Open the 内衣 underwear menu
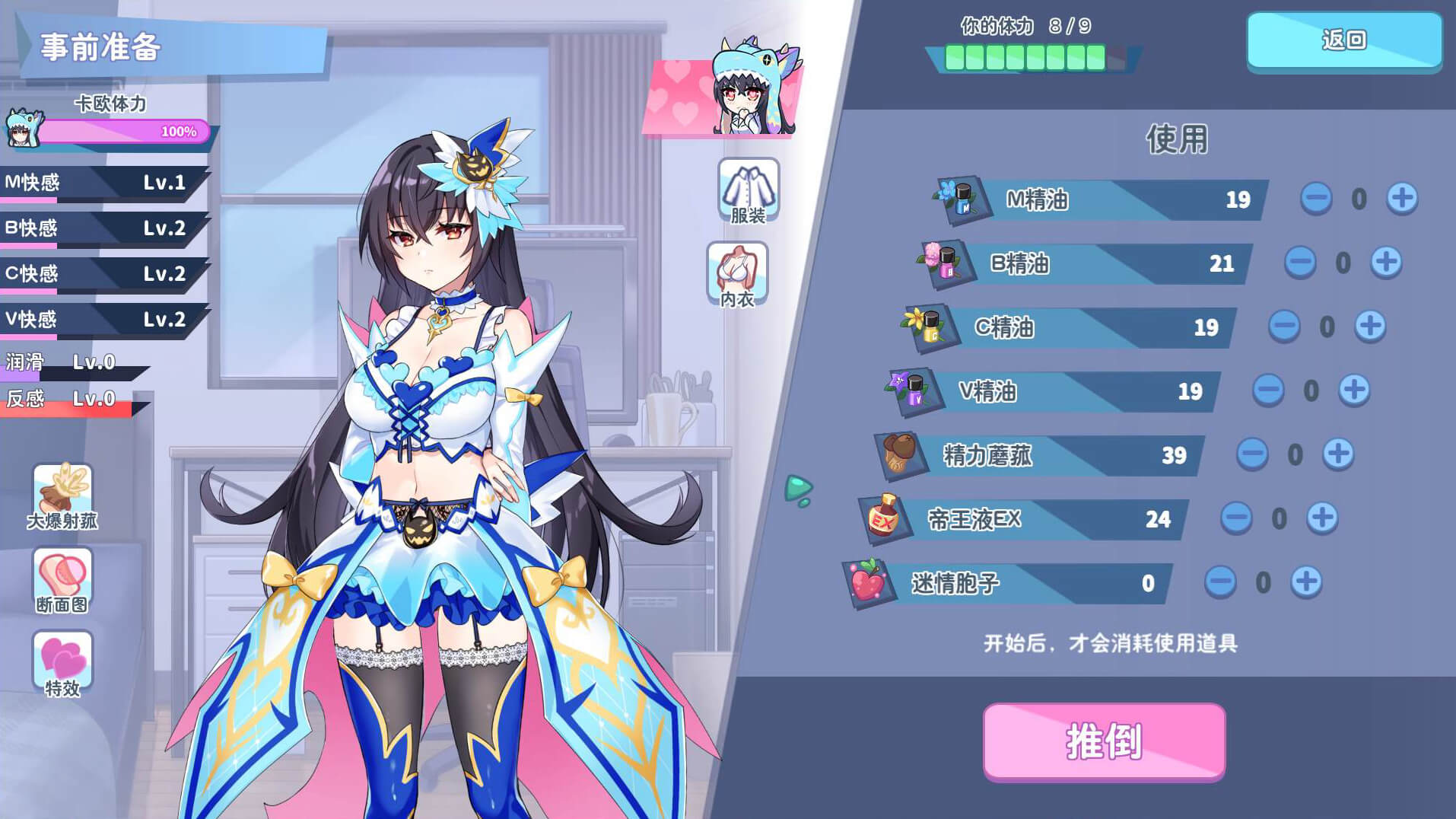1456x819 pixels. click(737, 275)
